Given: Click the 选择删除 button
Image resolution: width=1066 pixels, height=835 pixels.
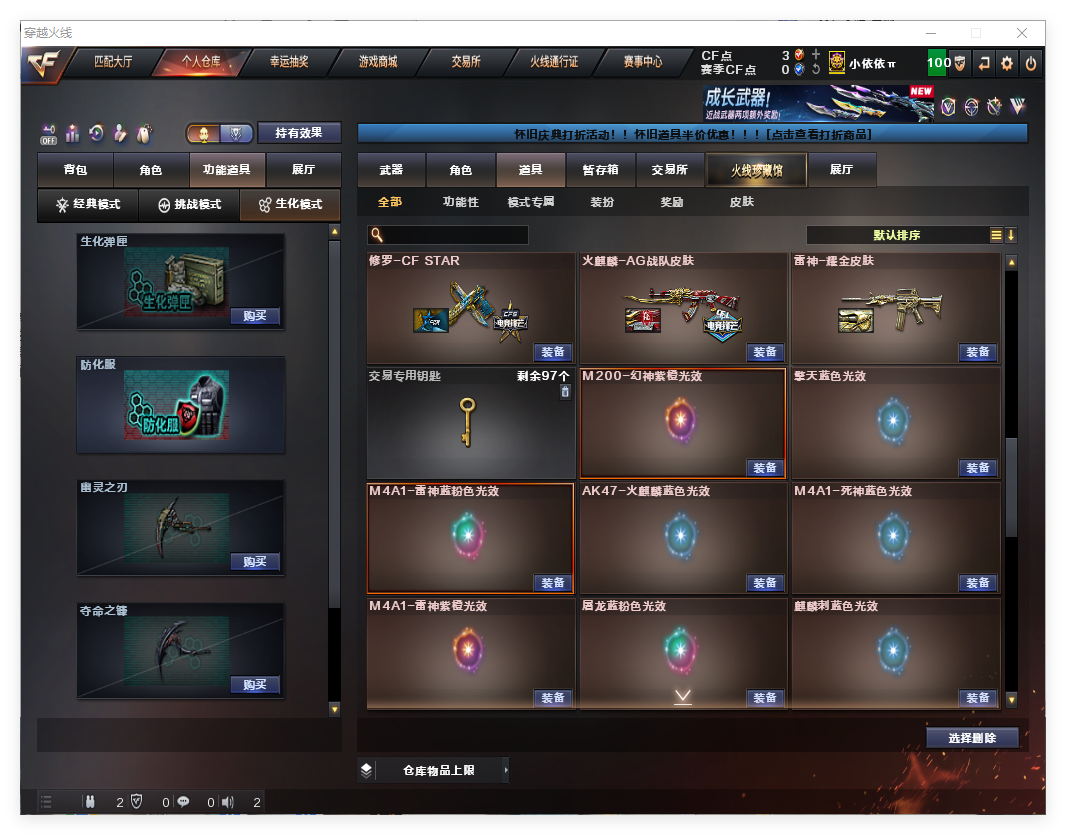Looking at the screenshot, I should click(971, 738).
